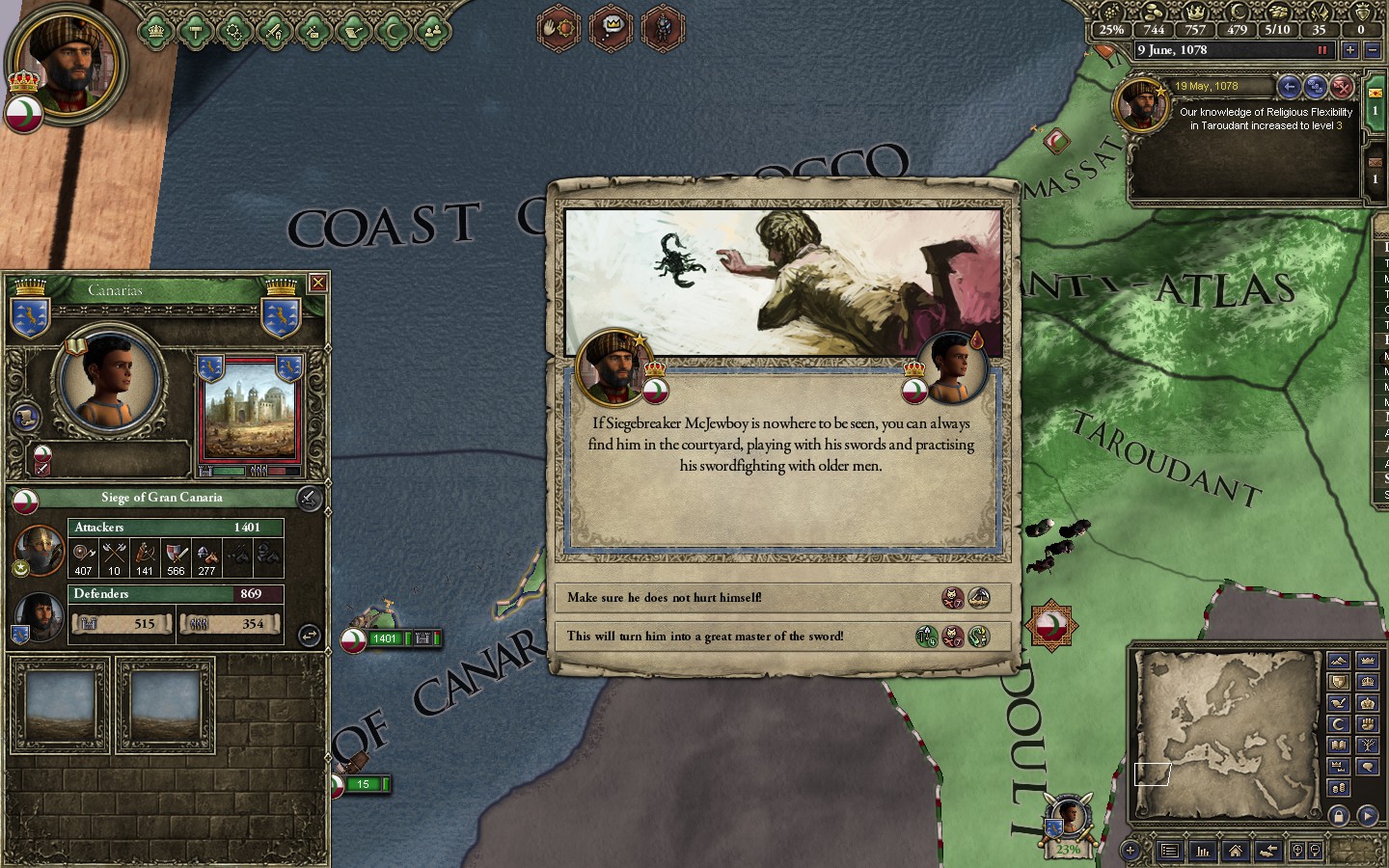Decrease game speed with the minus button
The height and width of the screenshot is (868, 1389).
1374,50
